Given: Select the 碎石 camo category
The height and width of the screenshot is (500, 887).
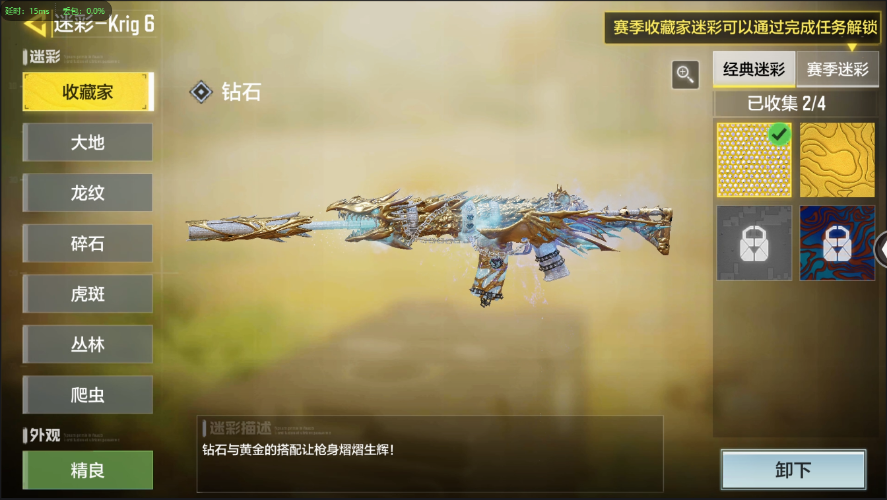Looking at the screenshot, I should [88, 244].
